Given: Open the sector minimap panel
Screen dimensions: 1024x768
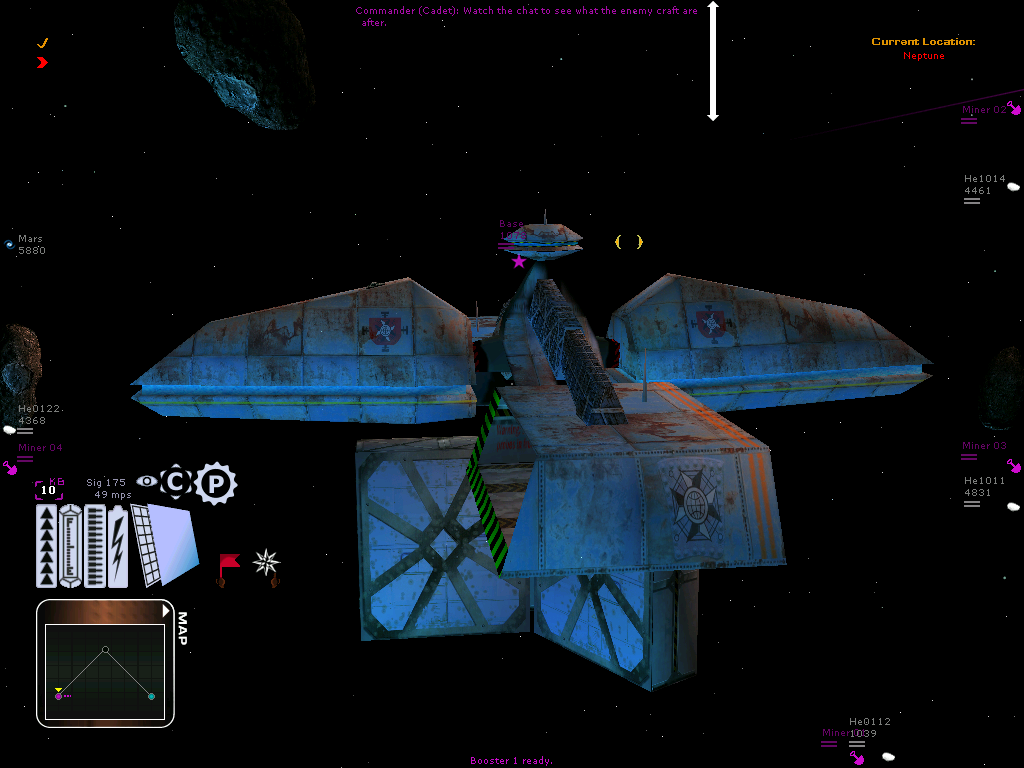Looking at the screenshot, I should coord(105,662).
